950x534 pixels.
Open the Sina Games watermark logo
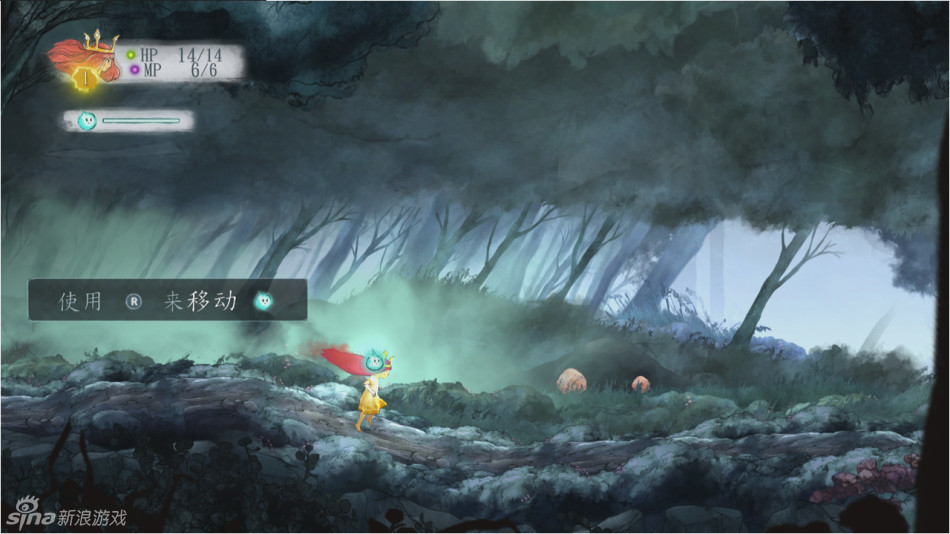(66, 517)
